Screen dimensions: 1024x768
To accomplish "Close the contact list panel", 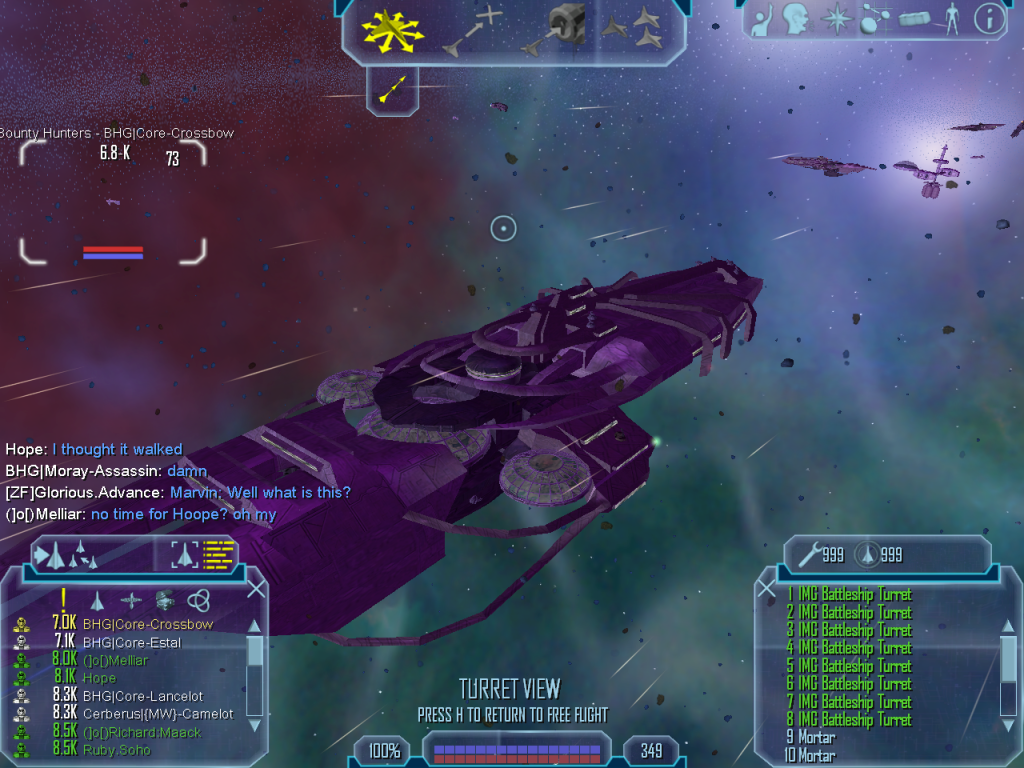I will [256, 589].
